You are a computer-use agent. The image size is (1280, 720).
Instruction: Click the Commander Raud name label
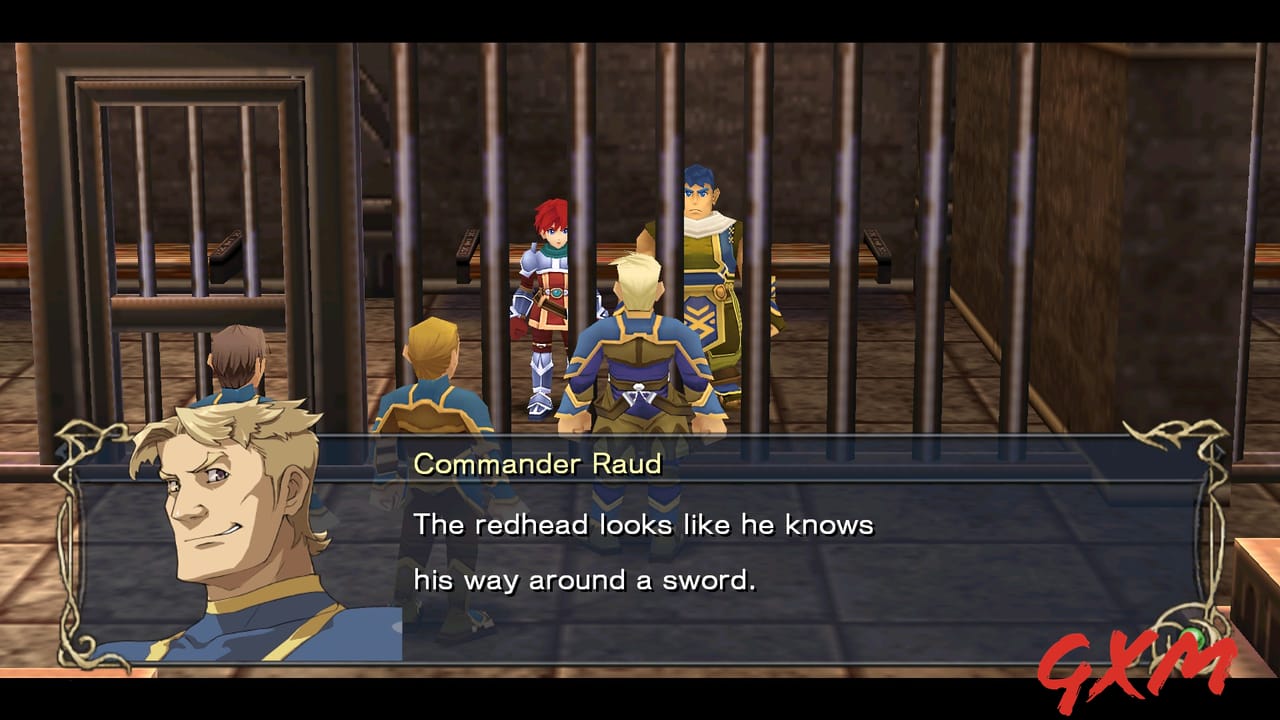point(541,462)
